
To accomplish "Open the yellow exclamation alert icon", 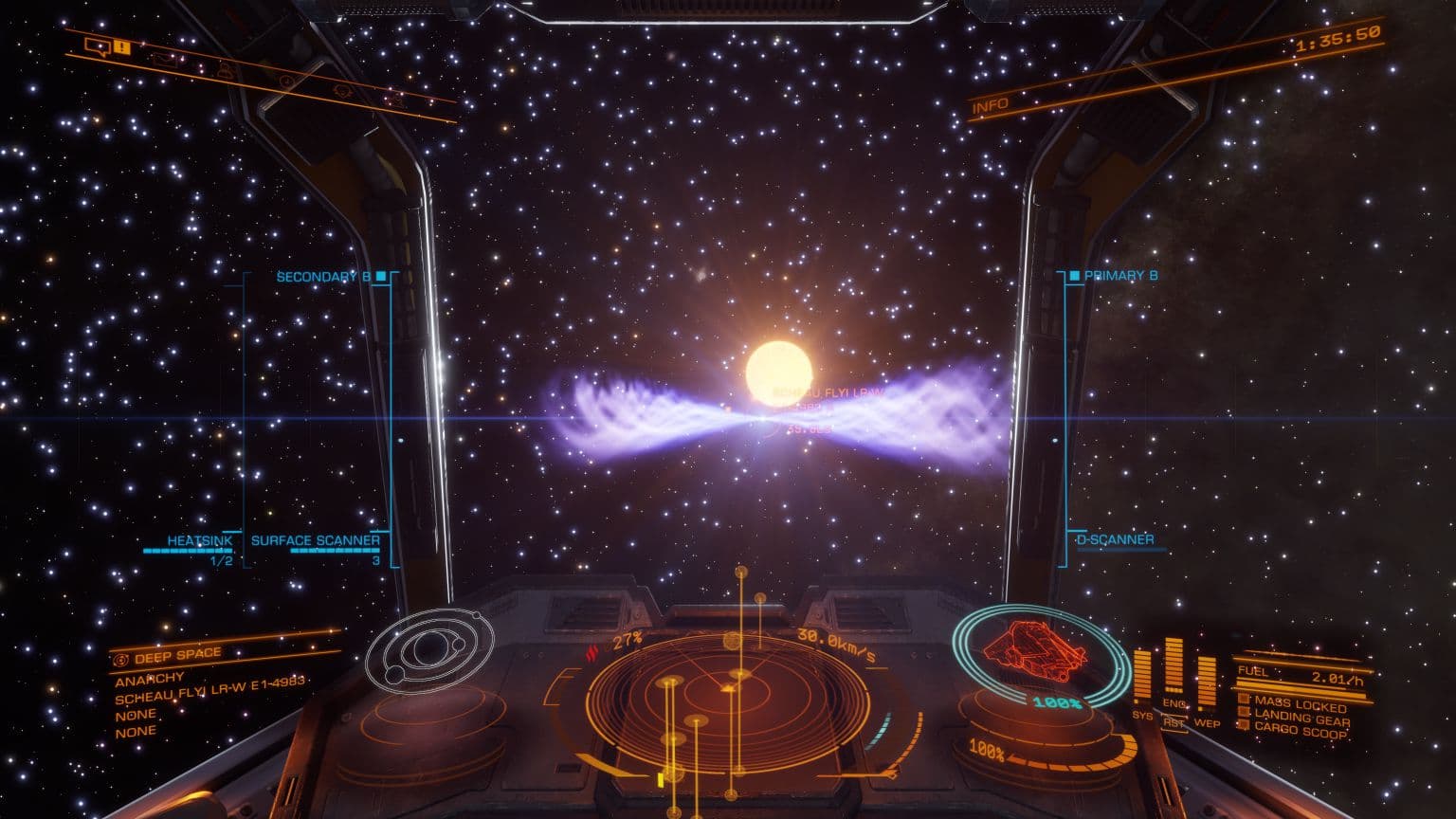I will 121,46.
